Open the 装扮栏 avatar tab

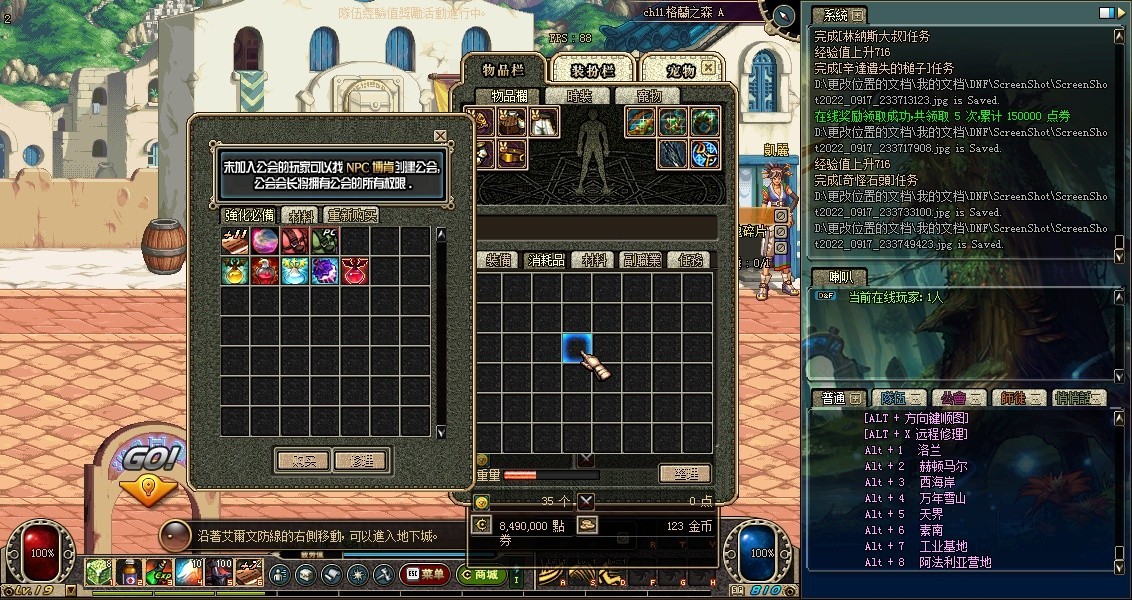pyautogui.click(x=591, y=69)
